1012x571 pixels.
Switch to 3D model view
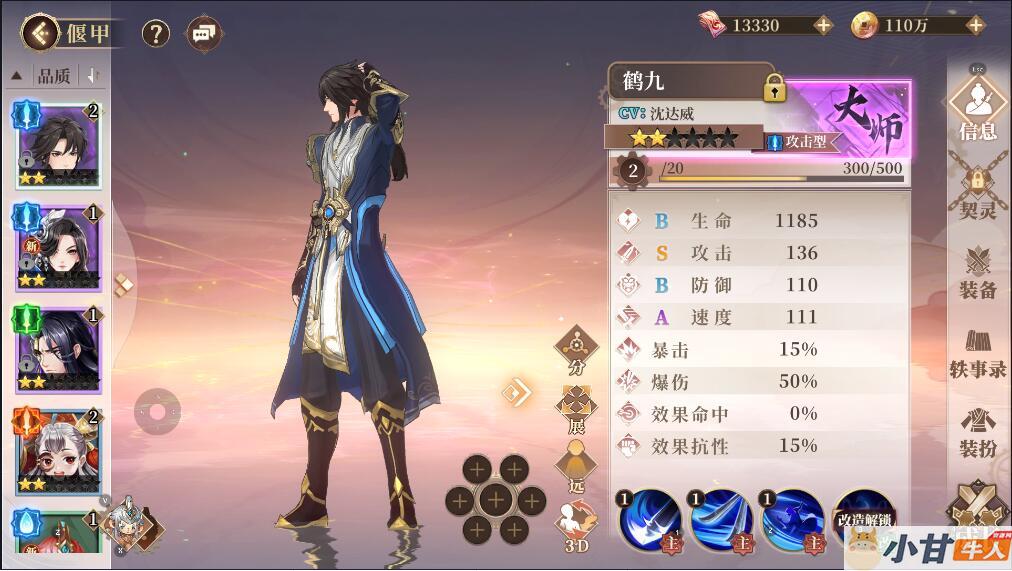[576, 527]
